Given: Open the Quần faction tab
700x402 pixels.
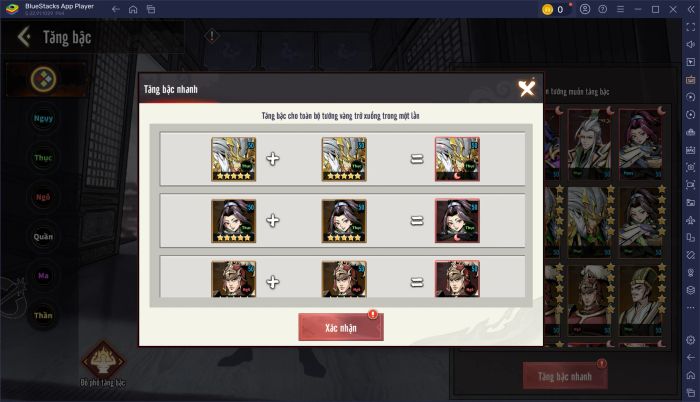Looking at the screenshot, I should (x=44, y=236).
